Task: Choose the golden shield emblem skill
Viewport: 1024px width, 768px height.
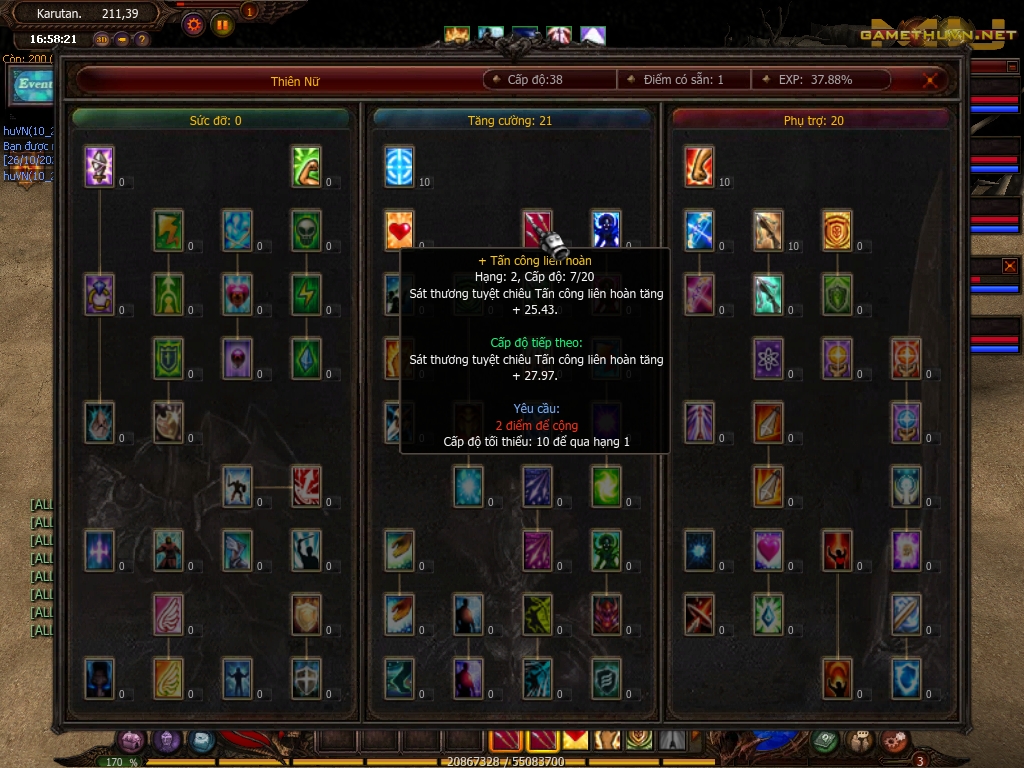Action: (x=837, y=230)
